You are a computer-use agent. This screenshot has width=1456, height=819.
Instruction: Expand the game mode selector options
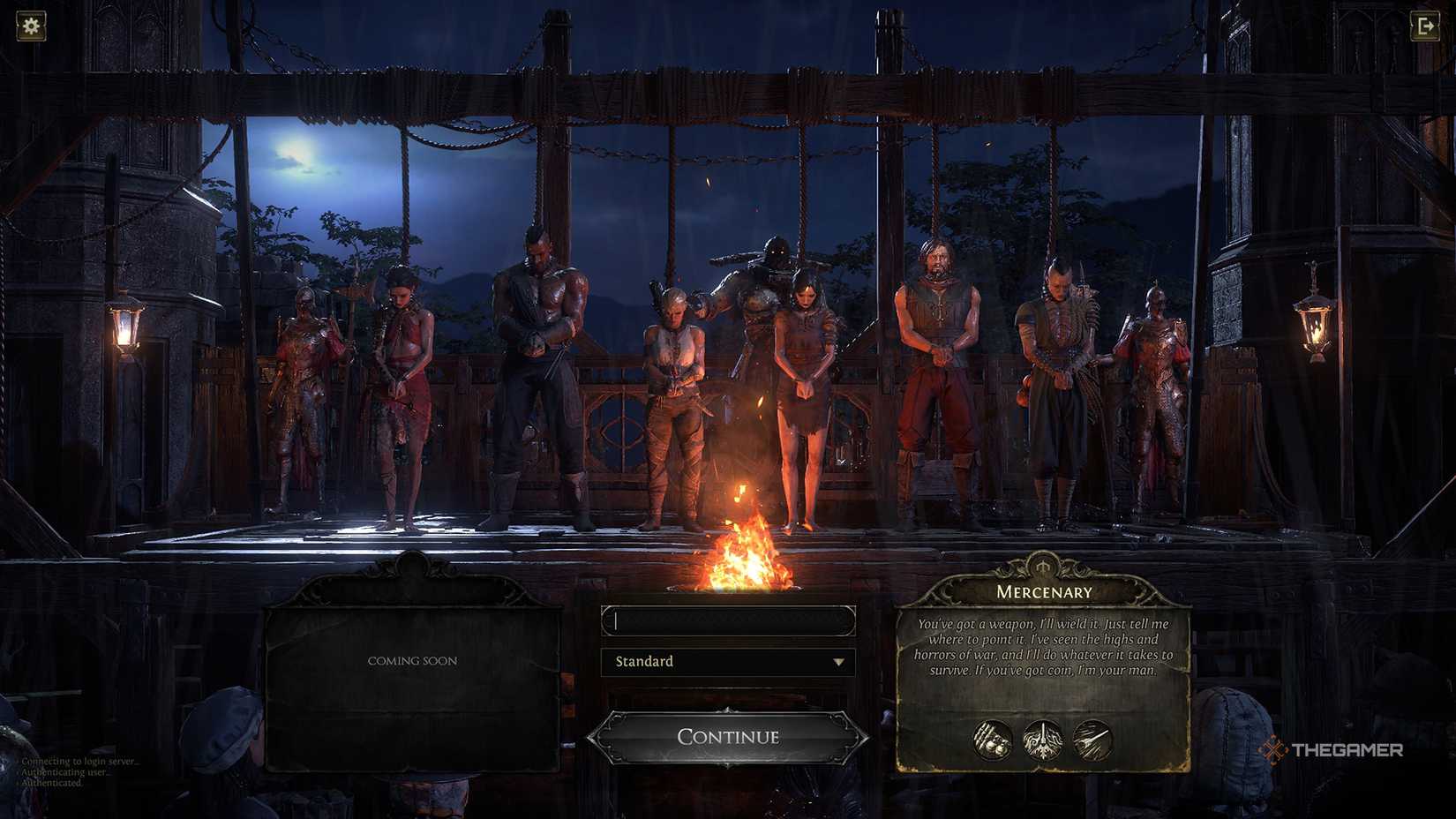point(726,661)
